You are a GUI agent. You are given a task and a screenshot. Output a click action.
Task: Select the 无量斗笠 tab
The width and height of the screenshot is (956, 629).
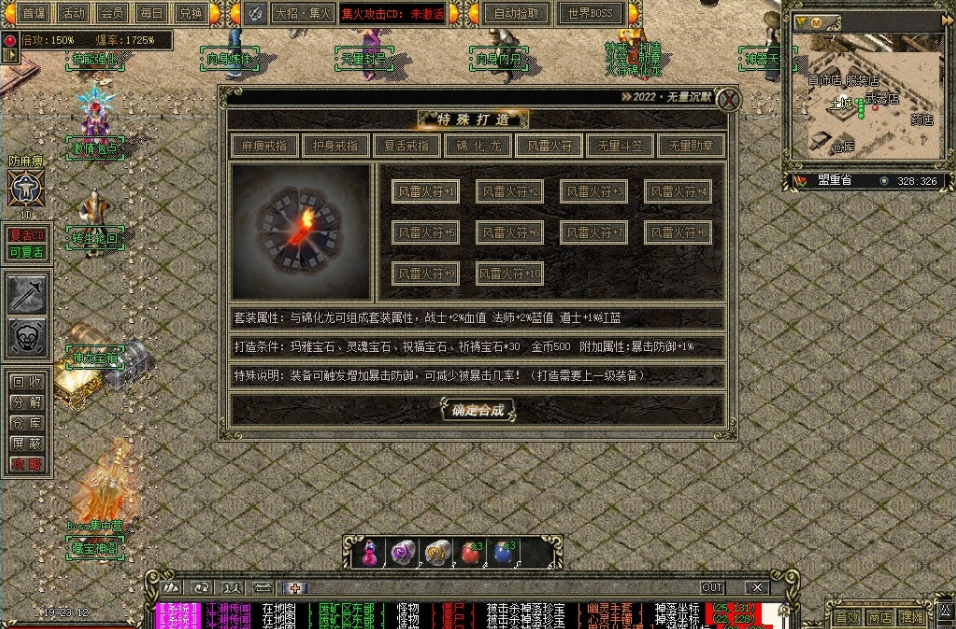tap(620, 145)
